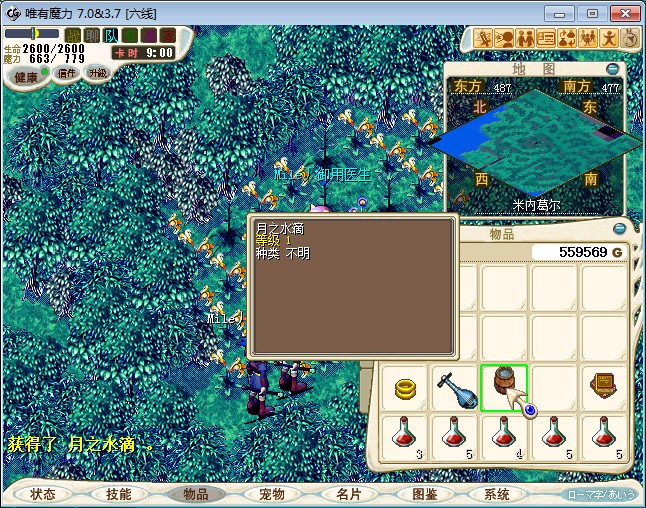Open the 系统 system menu
Viewport: 646px width, 508px height.
(497, 494)
